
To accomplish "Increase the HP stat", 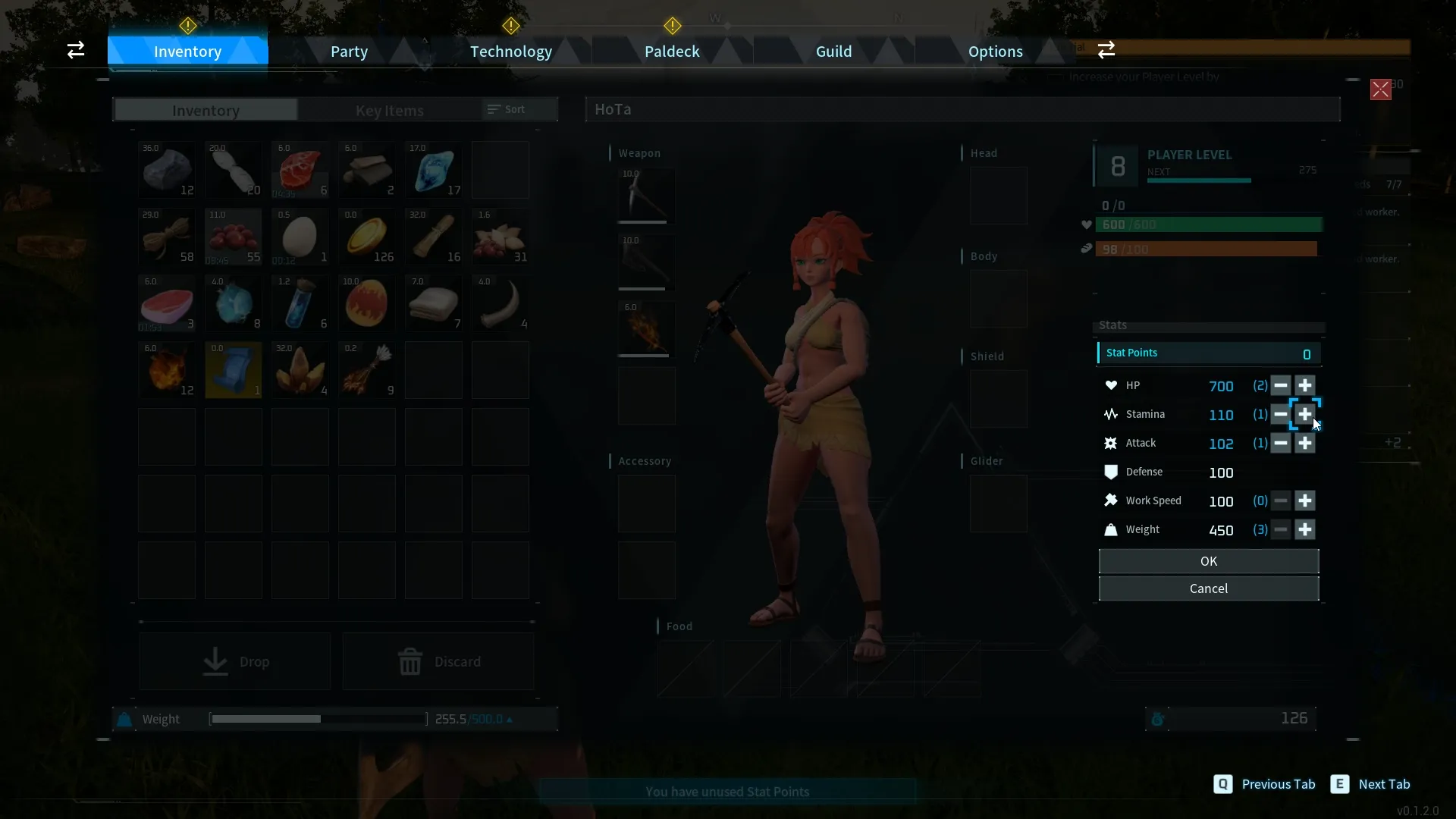I will [x=1304, y=385].
